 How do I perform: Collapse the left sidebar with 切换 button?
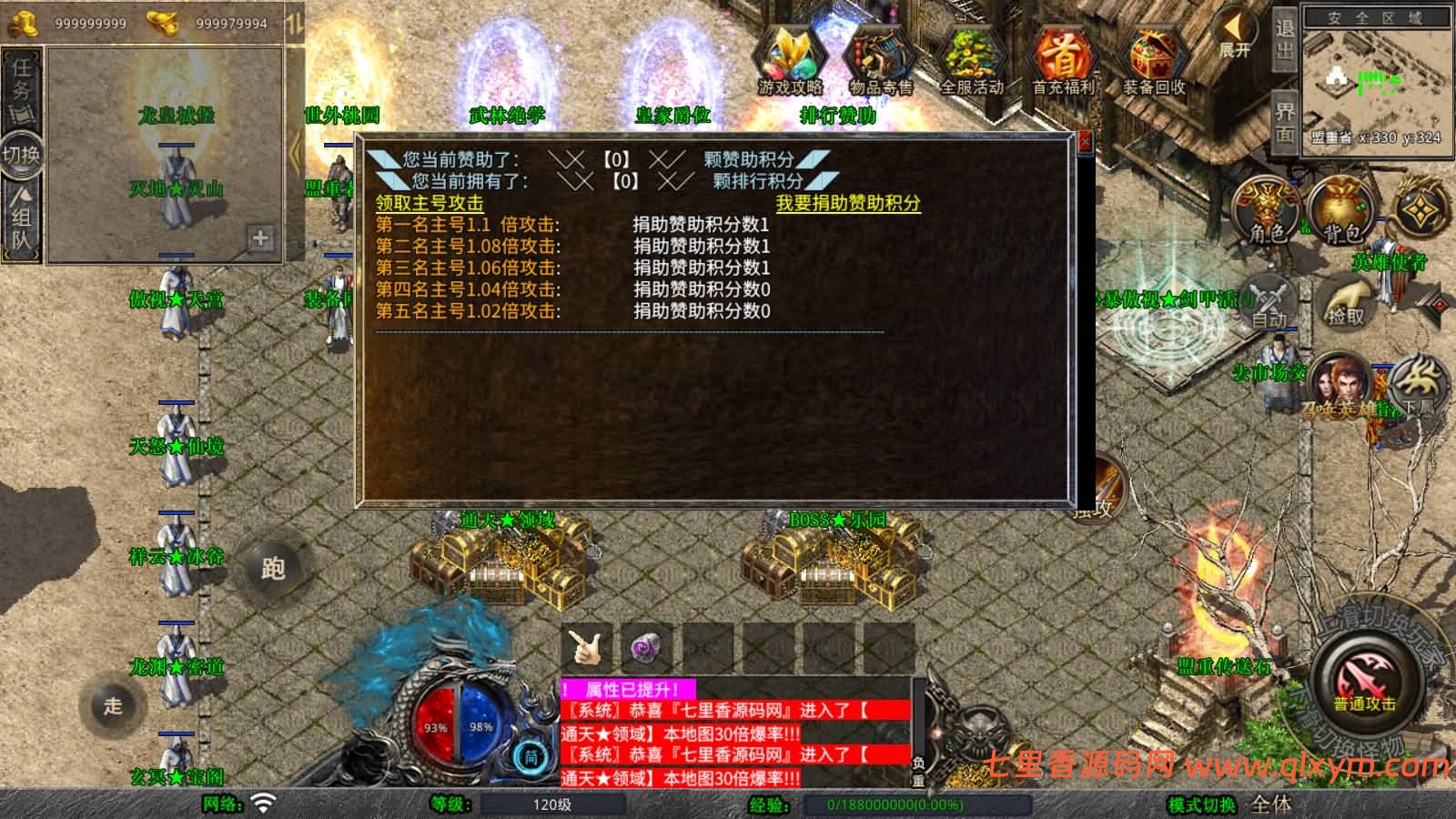point(22,155)
